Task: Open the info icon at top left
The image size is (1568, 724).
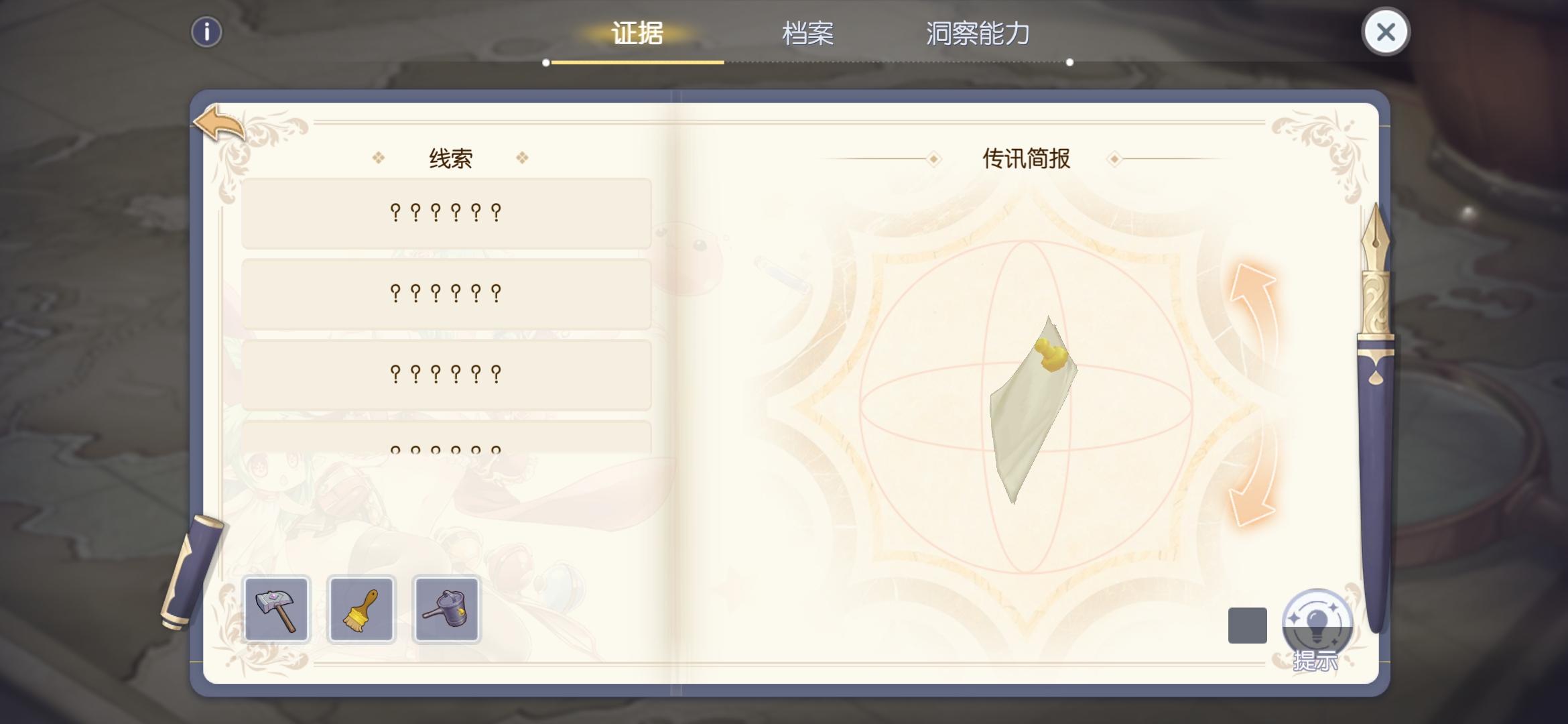Action: [x=208, y=32]
